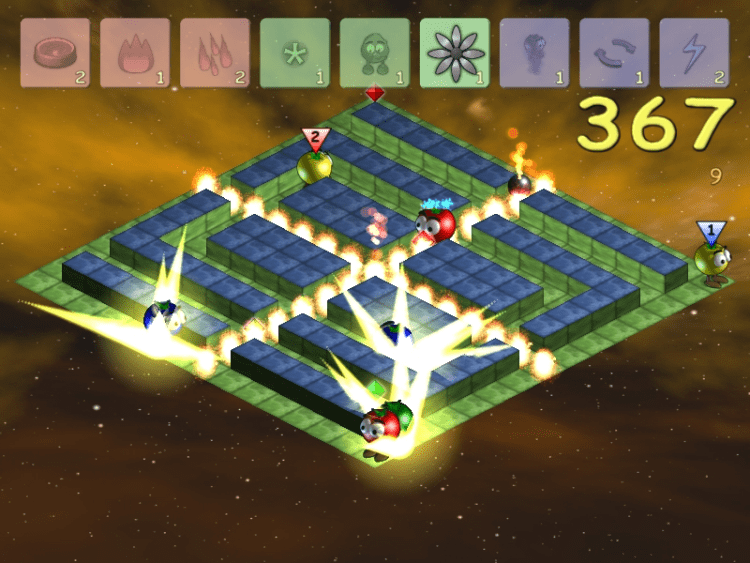Activate the green asterisk powerup
750x563 pixels.
[295, 53]
